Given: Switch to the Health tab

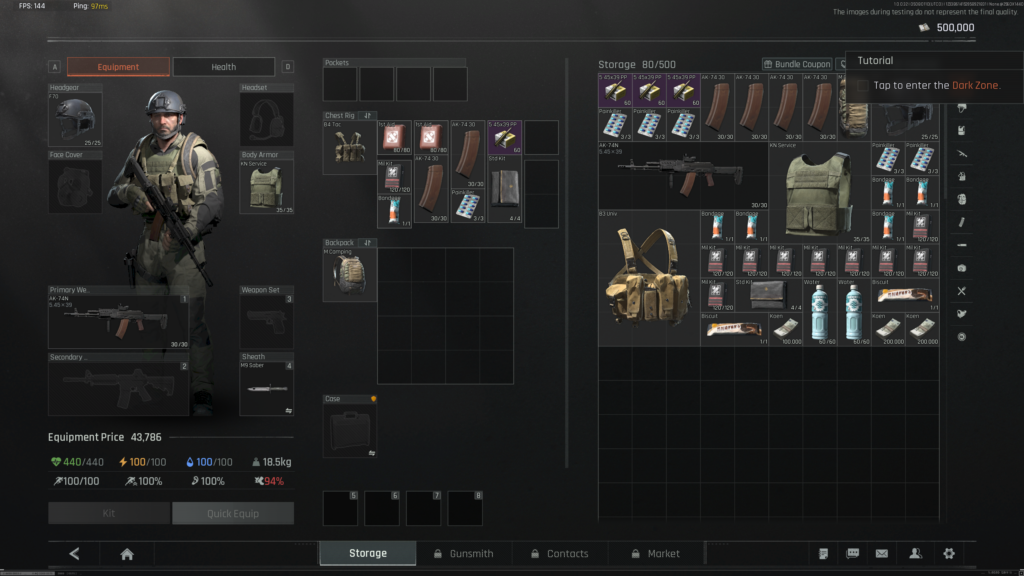Looking at the screenshot, I should pos(224,67).
